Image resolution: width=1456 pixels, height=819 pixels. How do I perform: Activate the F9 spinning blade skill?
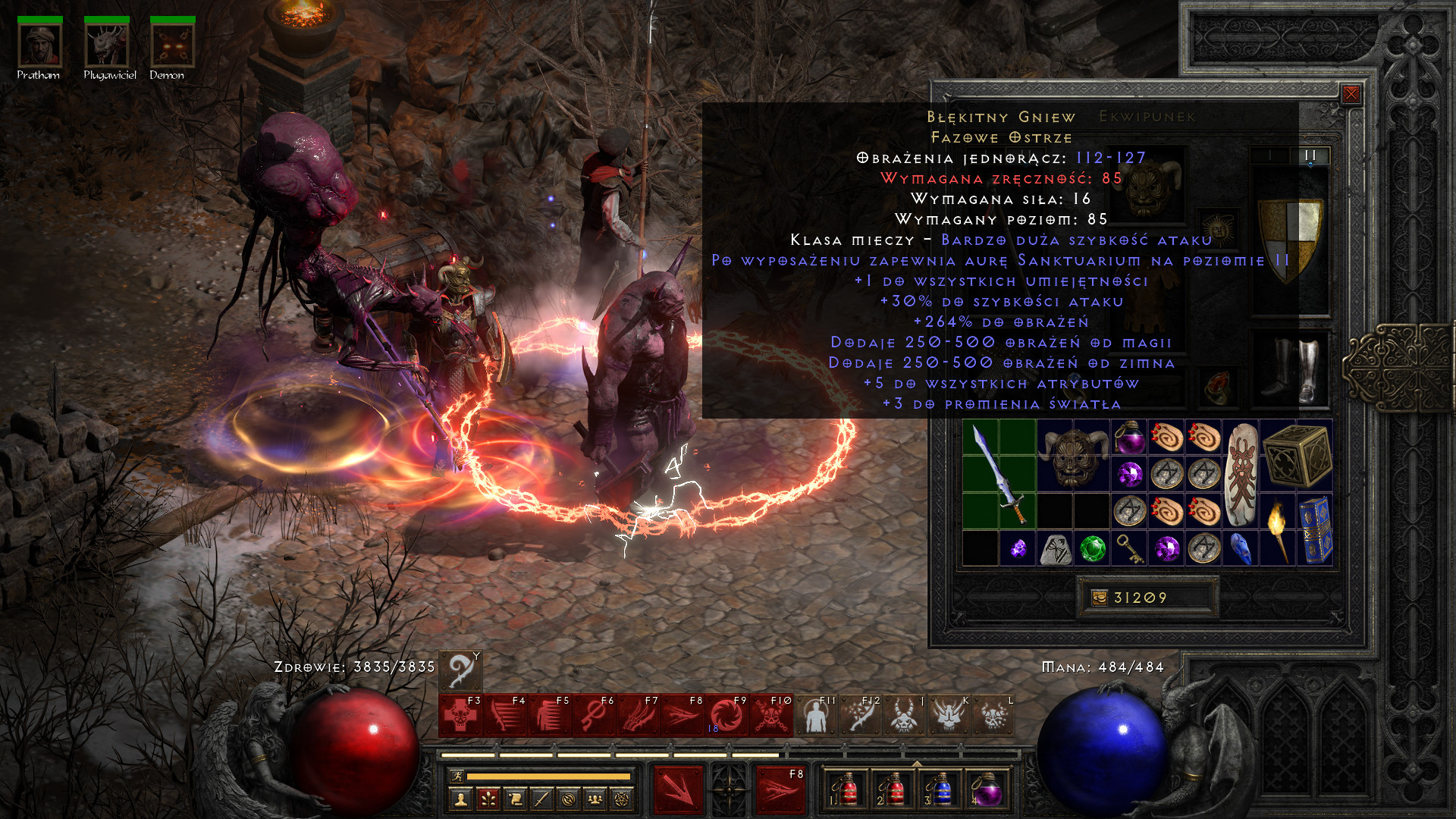coord(726,715)
